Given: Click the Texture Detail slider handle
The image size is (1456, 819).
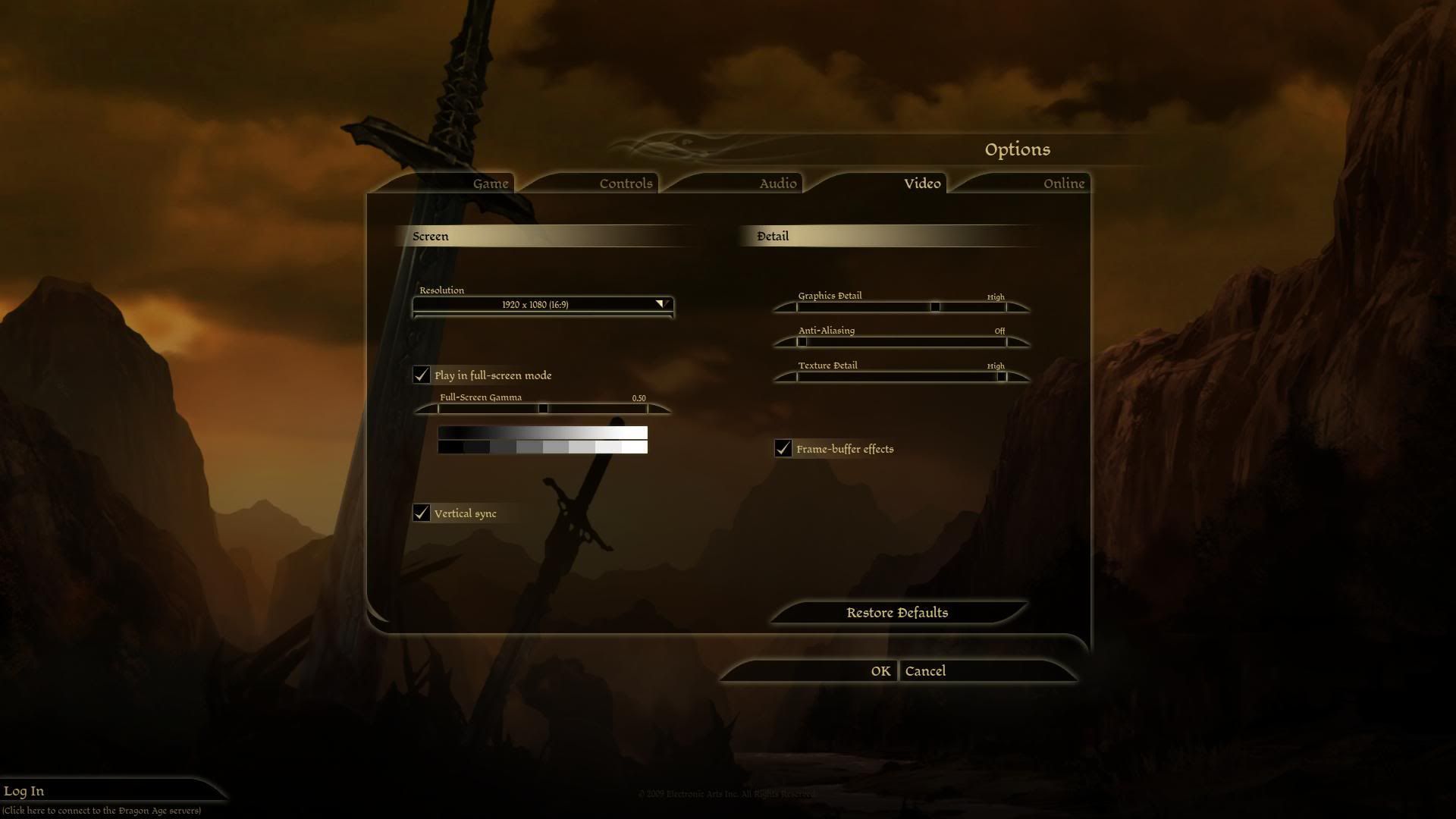Looking at the screenshot, I should (x=1001, y=377).
